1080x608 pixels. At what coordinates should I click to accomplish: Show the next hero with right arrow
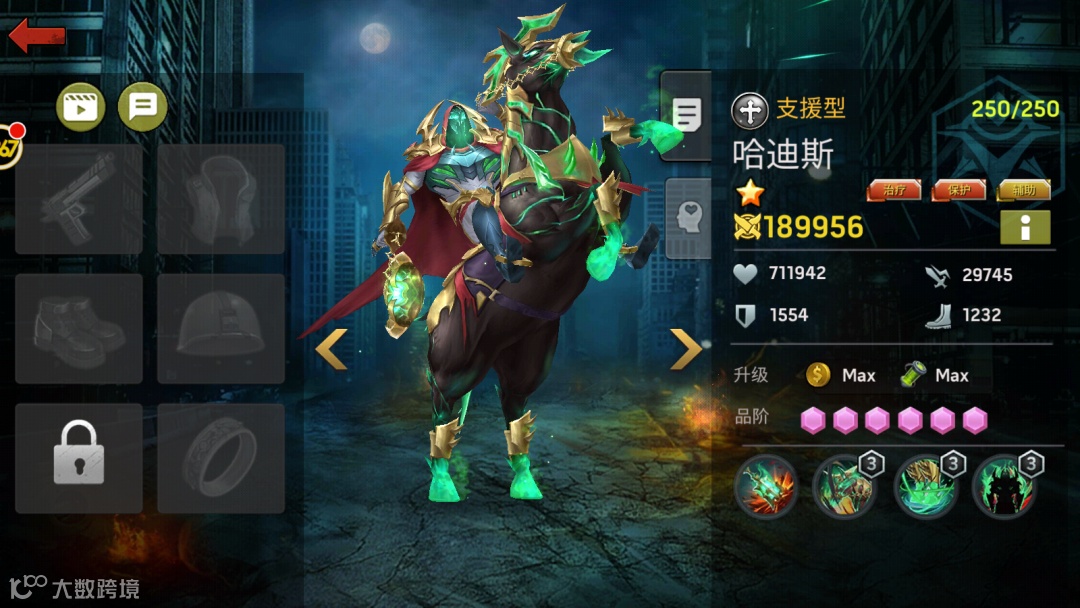(x=686, y=349)
